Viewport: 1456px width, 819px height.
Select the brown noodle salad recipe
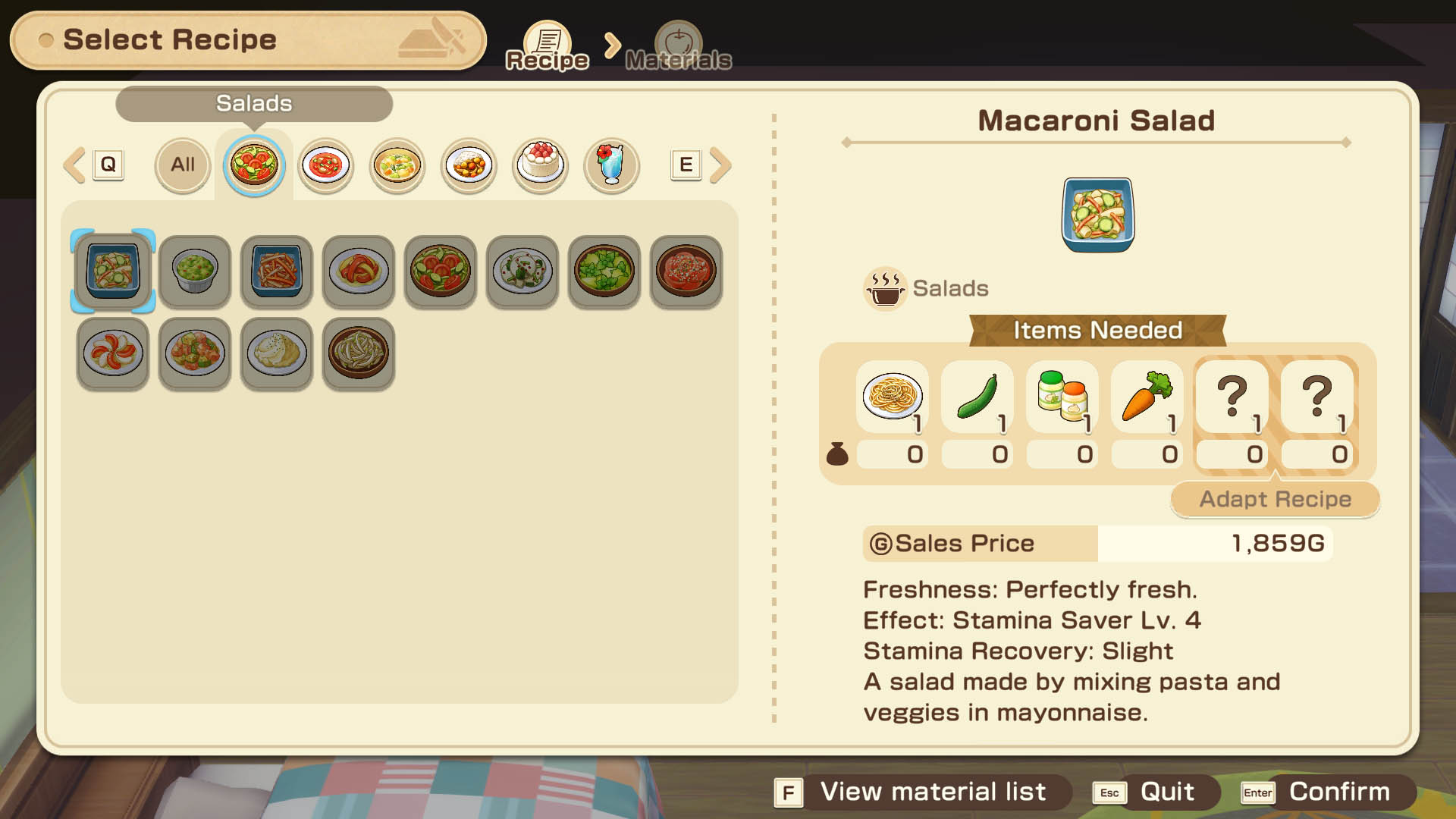pos(359,353)
